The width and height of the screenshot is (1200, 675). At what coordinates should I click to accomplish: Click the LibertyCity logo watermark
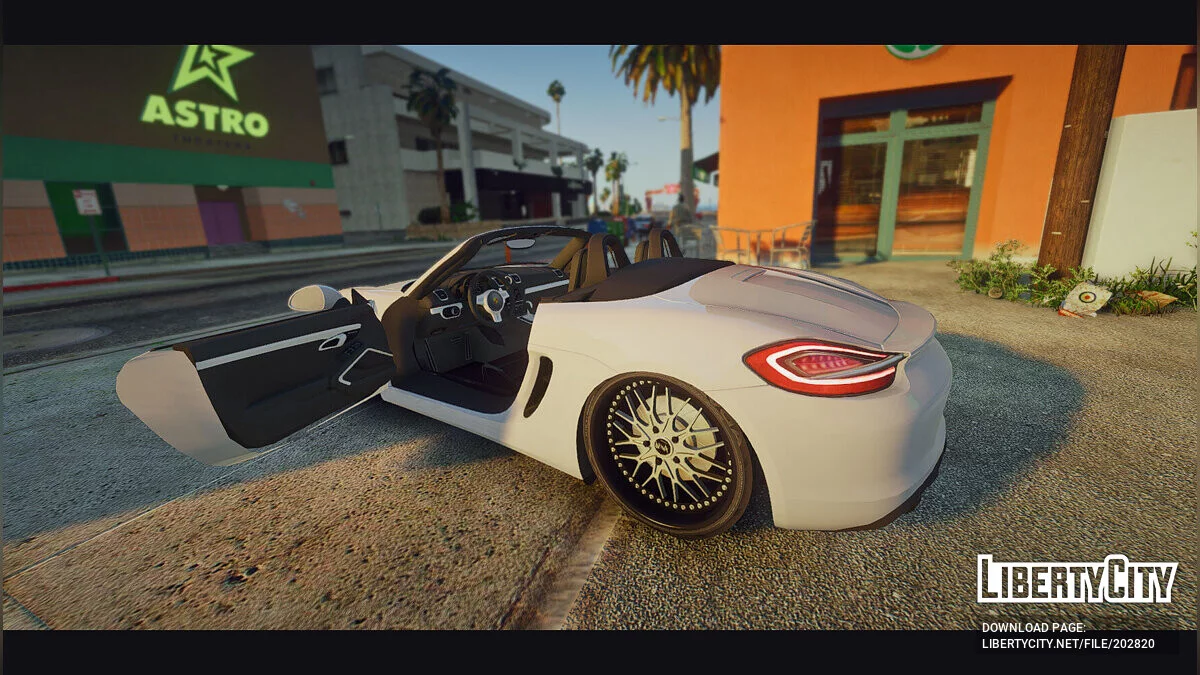point(1077,579)
